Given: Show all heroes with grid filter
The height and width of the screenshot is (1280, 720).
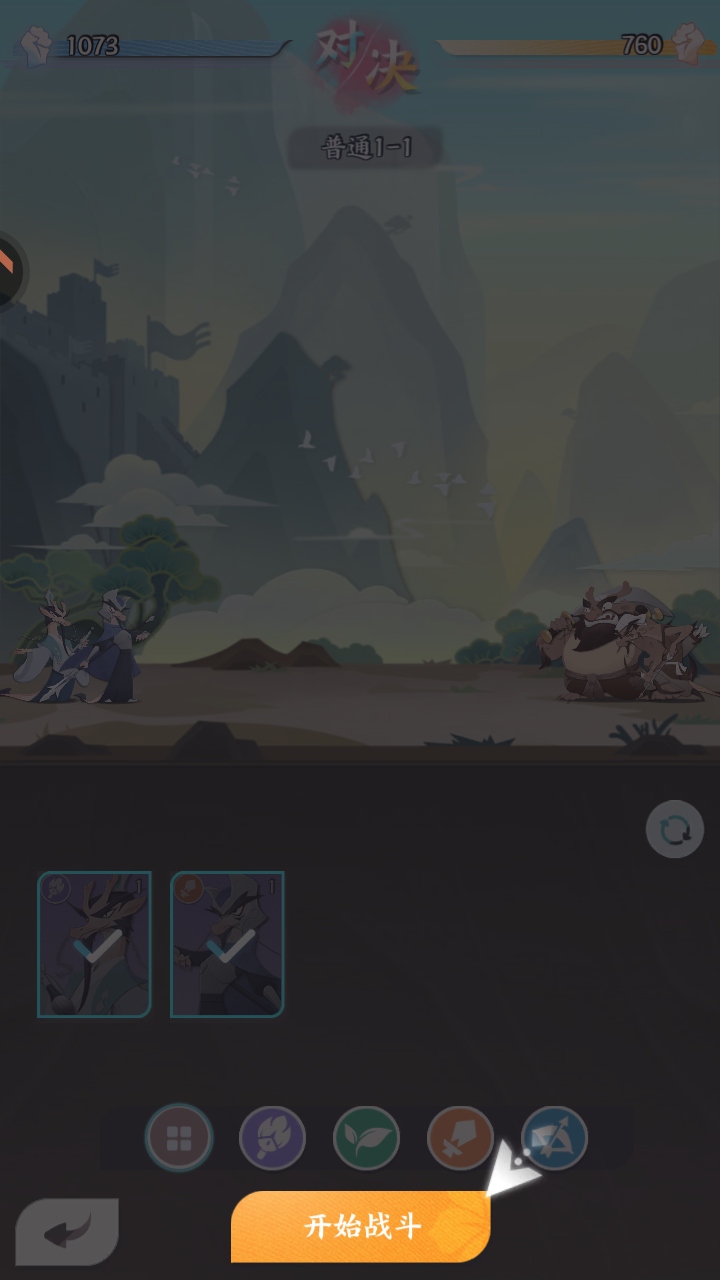Looking at the screenshot, I should point(179,1138).
